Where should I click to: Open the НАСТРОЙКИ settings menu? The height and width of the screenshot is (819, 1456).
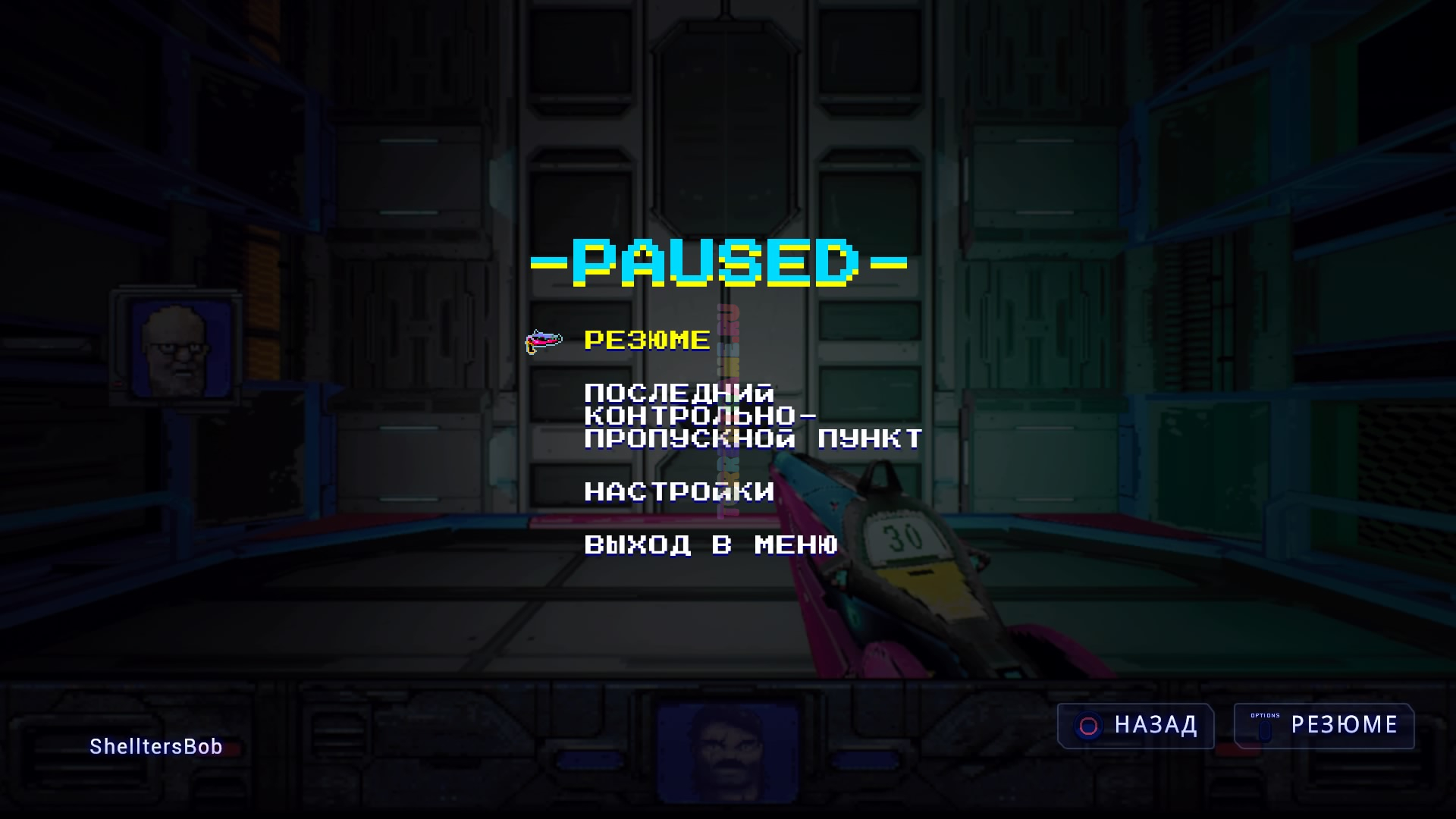tap(679, 492)
